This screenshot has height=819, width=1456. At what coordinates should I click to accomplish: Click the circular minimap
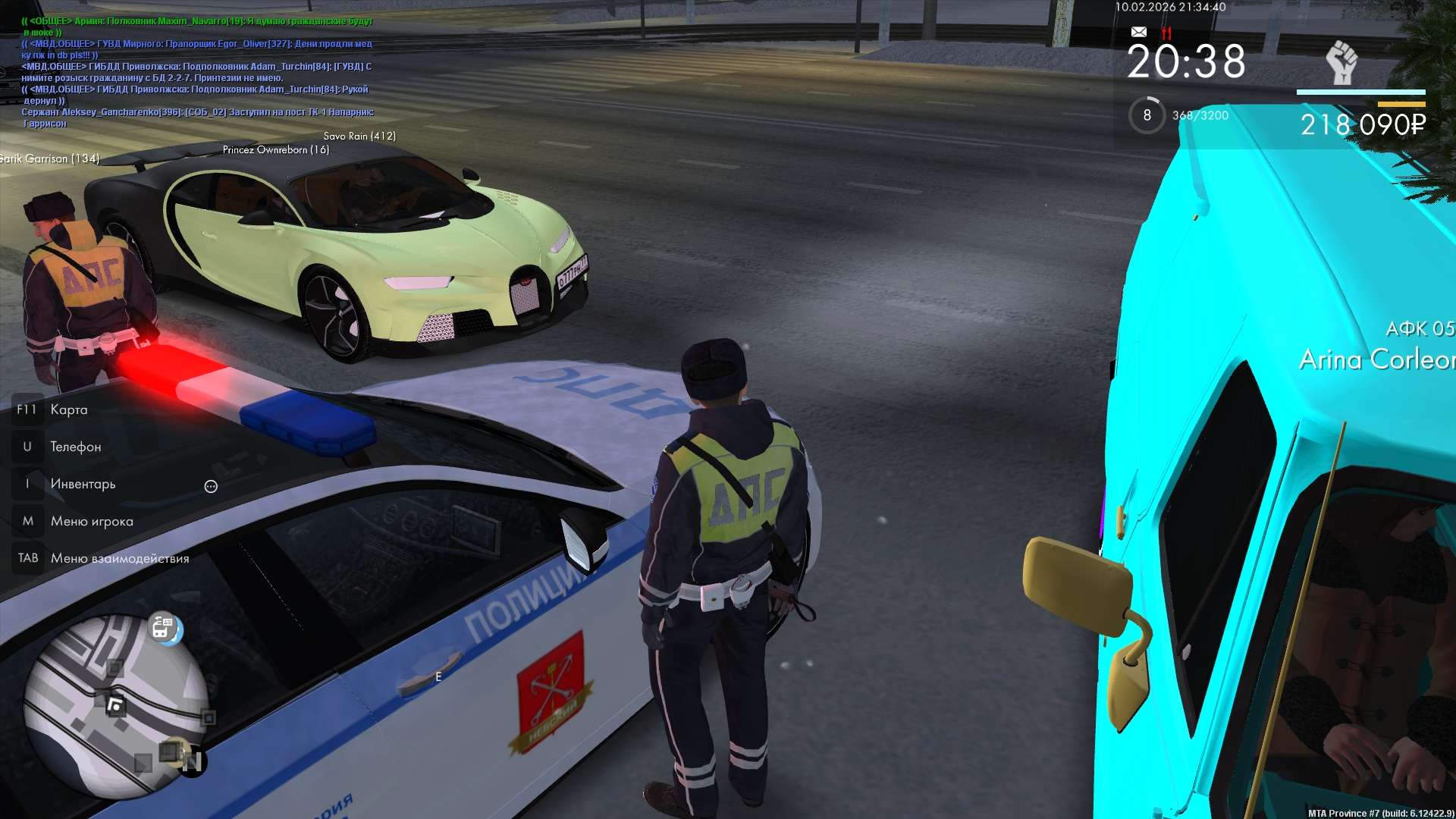tap(115, 707)
